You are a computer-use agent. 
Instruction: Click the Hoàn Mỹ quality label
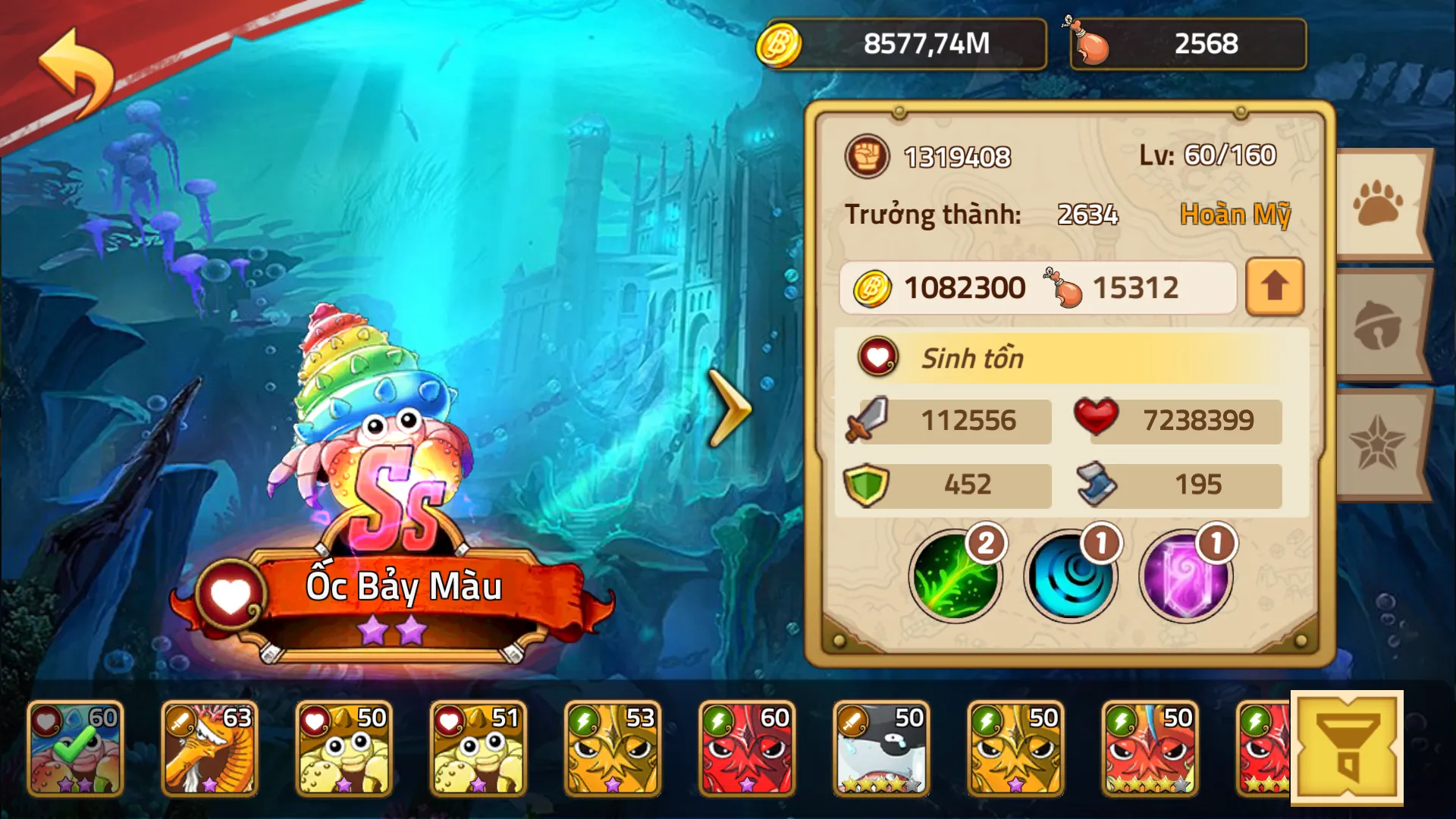1236,215
